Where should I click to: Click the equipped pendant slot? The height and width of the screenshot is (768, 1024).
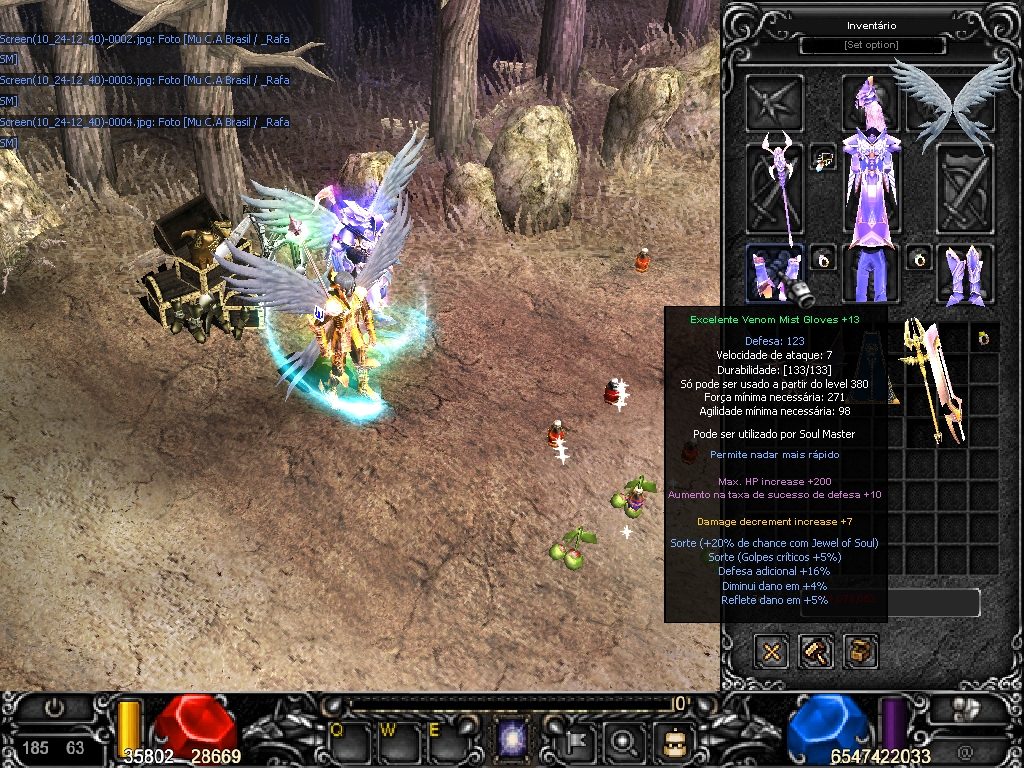point(823,158)
